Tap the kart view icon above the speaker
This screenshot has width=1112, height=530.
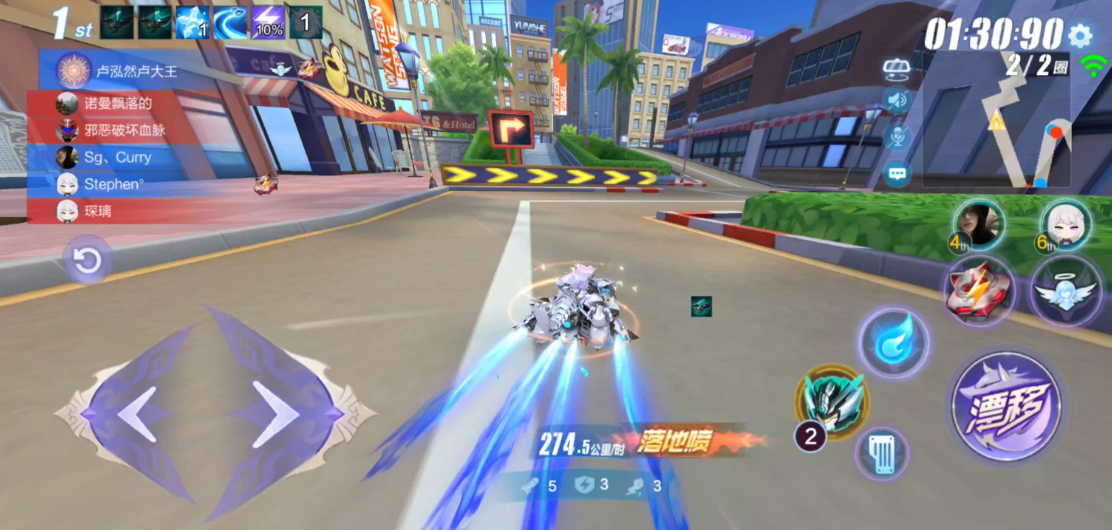[x=896, y=67]
